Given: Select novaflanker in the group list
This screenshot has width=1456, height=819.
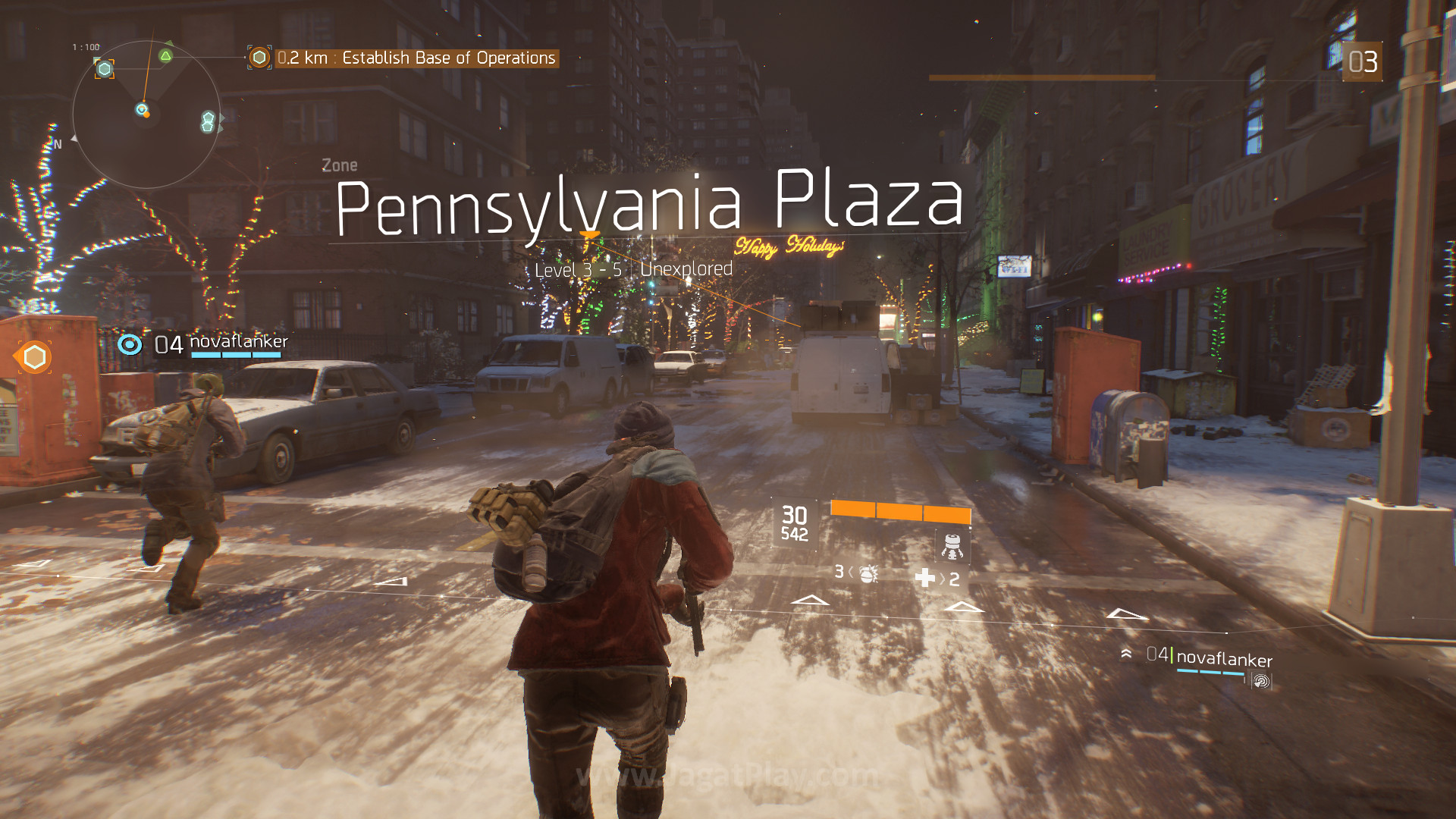Looking at the screenshot, I should [x=1223, y=659].
